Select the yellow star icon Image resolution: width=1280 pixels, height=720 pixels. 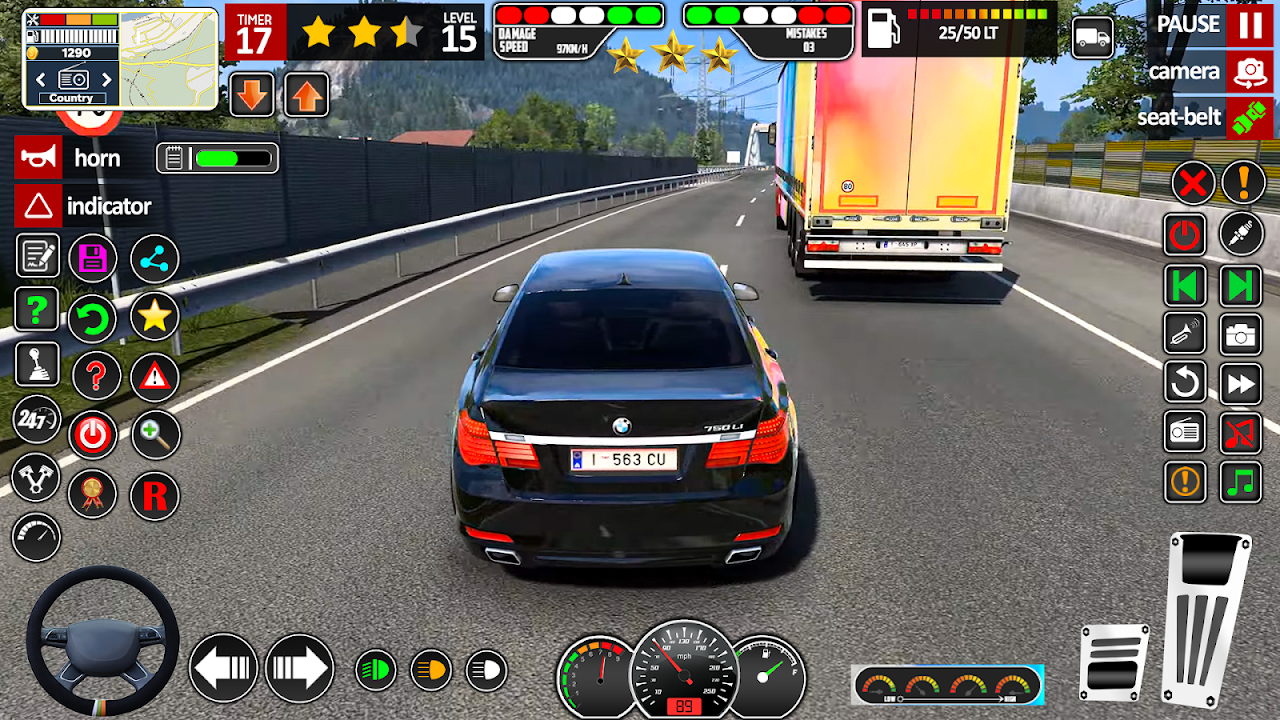pos(154,317)
